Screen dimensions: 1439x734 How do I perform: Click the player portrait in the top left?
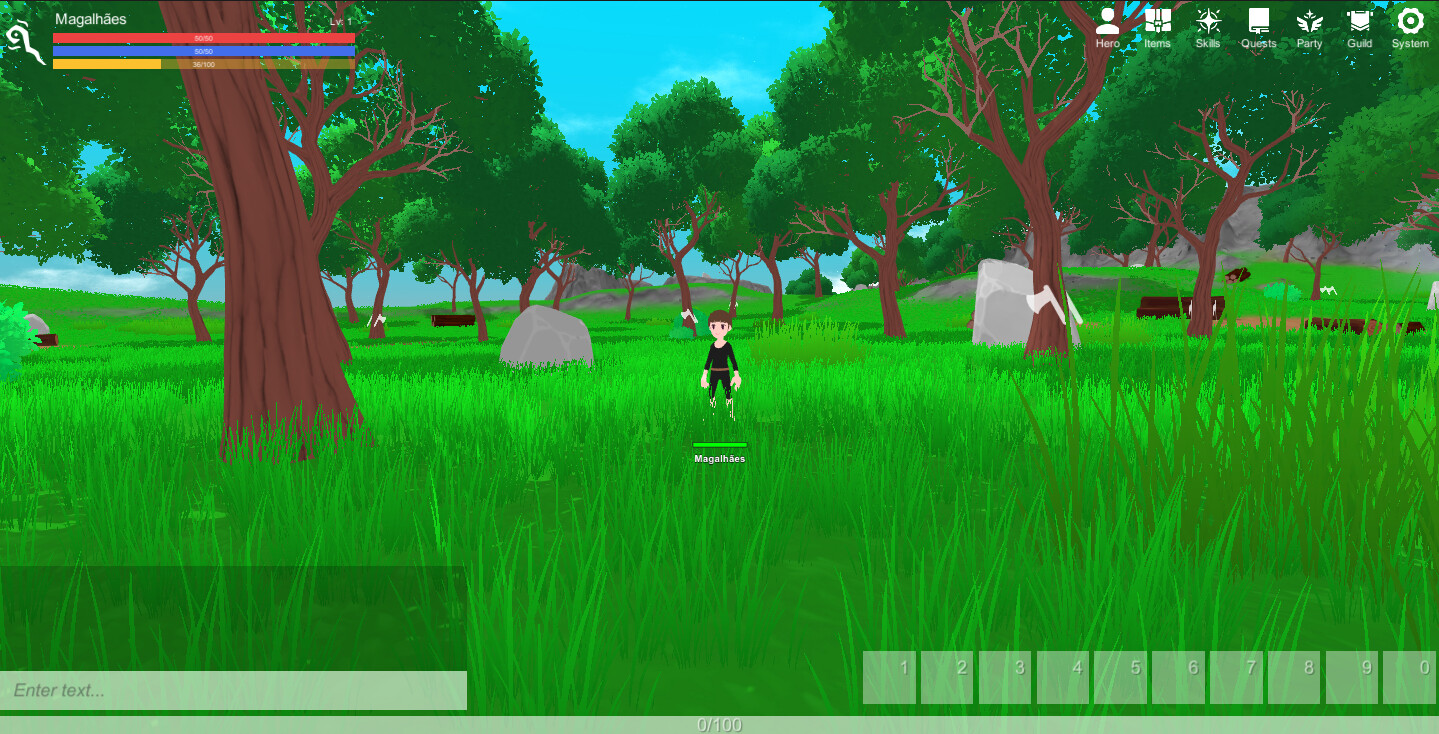[24, 40]
